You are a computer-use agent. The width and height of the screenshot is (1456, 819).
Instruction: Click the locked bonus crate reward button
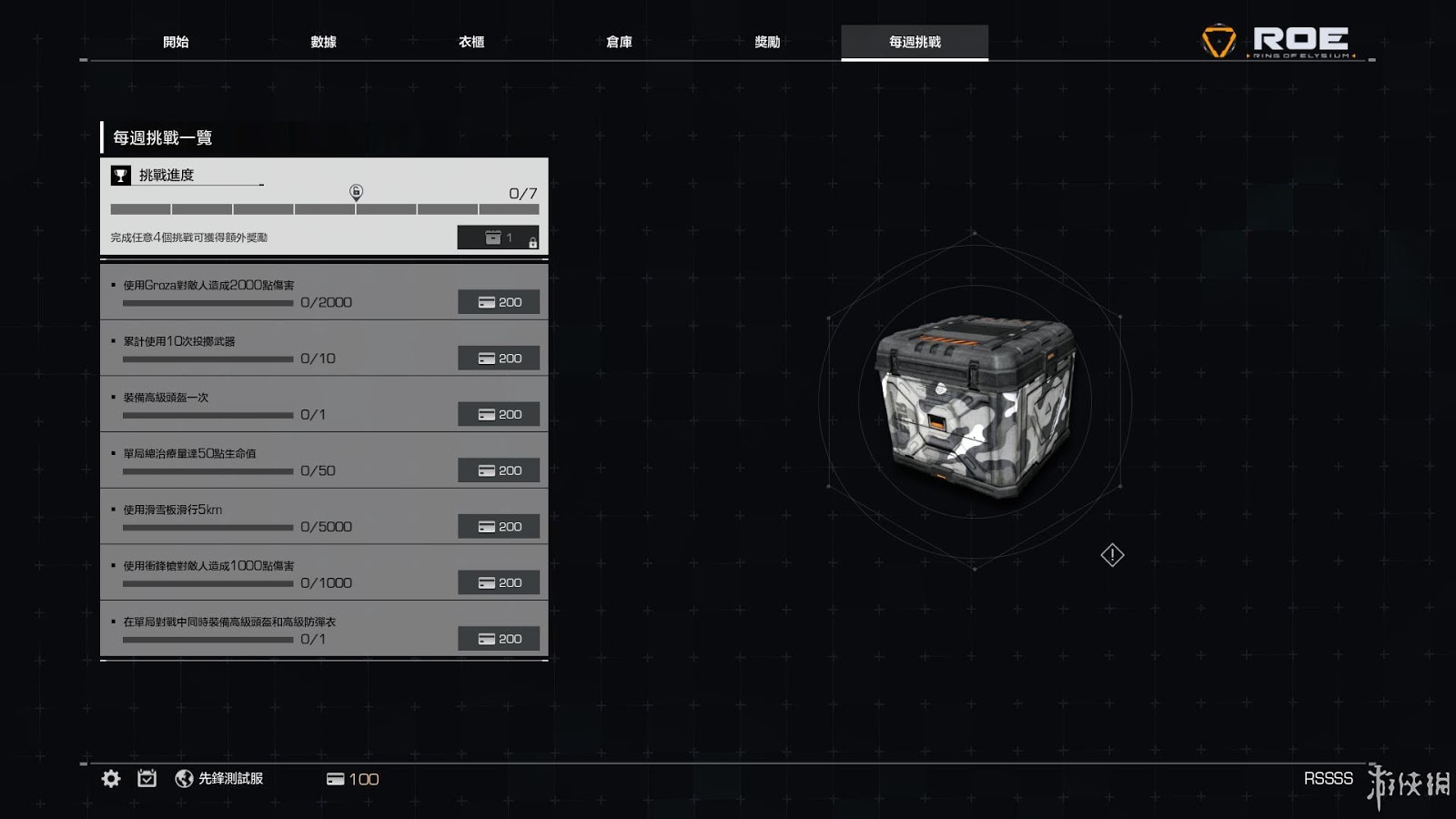coord(498,238)
